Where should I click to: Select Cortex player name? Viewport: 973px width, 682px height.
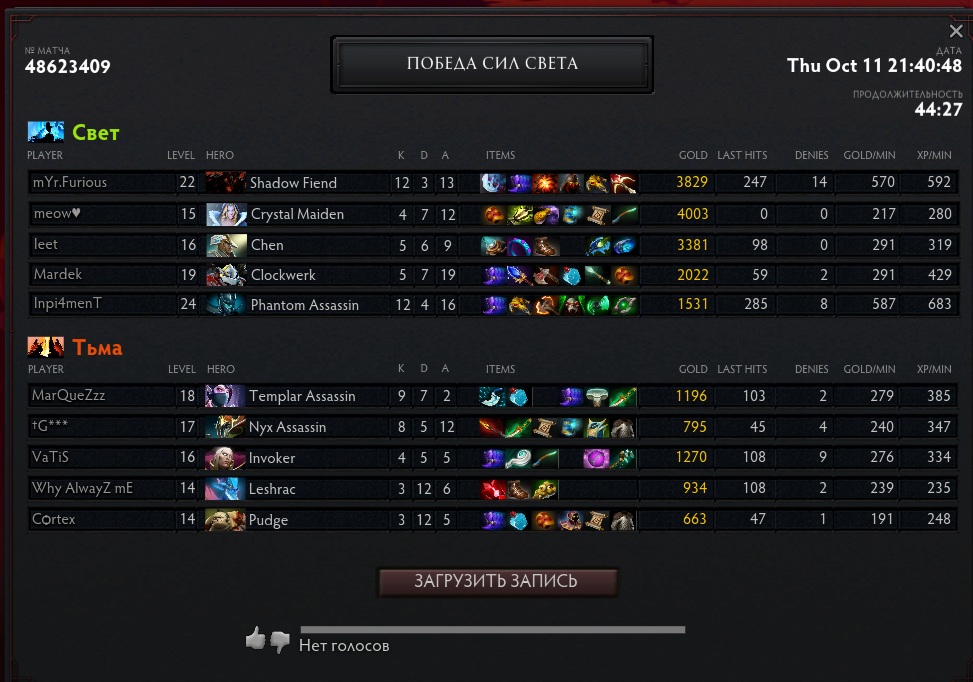pos(54,520)
